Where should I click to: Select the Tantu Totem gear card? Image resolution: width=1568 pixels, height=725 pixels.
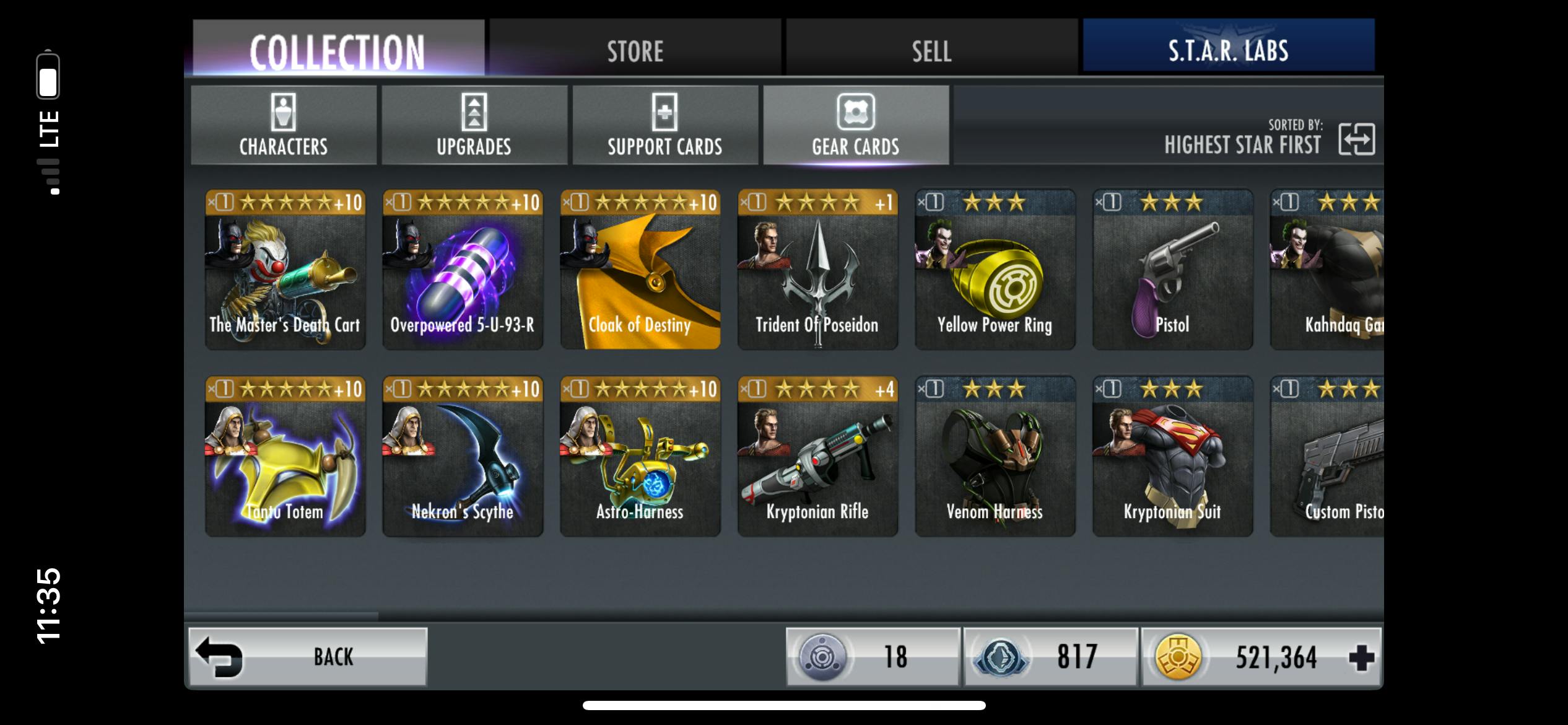click(285, 456)
